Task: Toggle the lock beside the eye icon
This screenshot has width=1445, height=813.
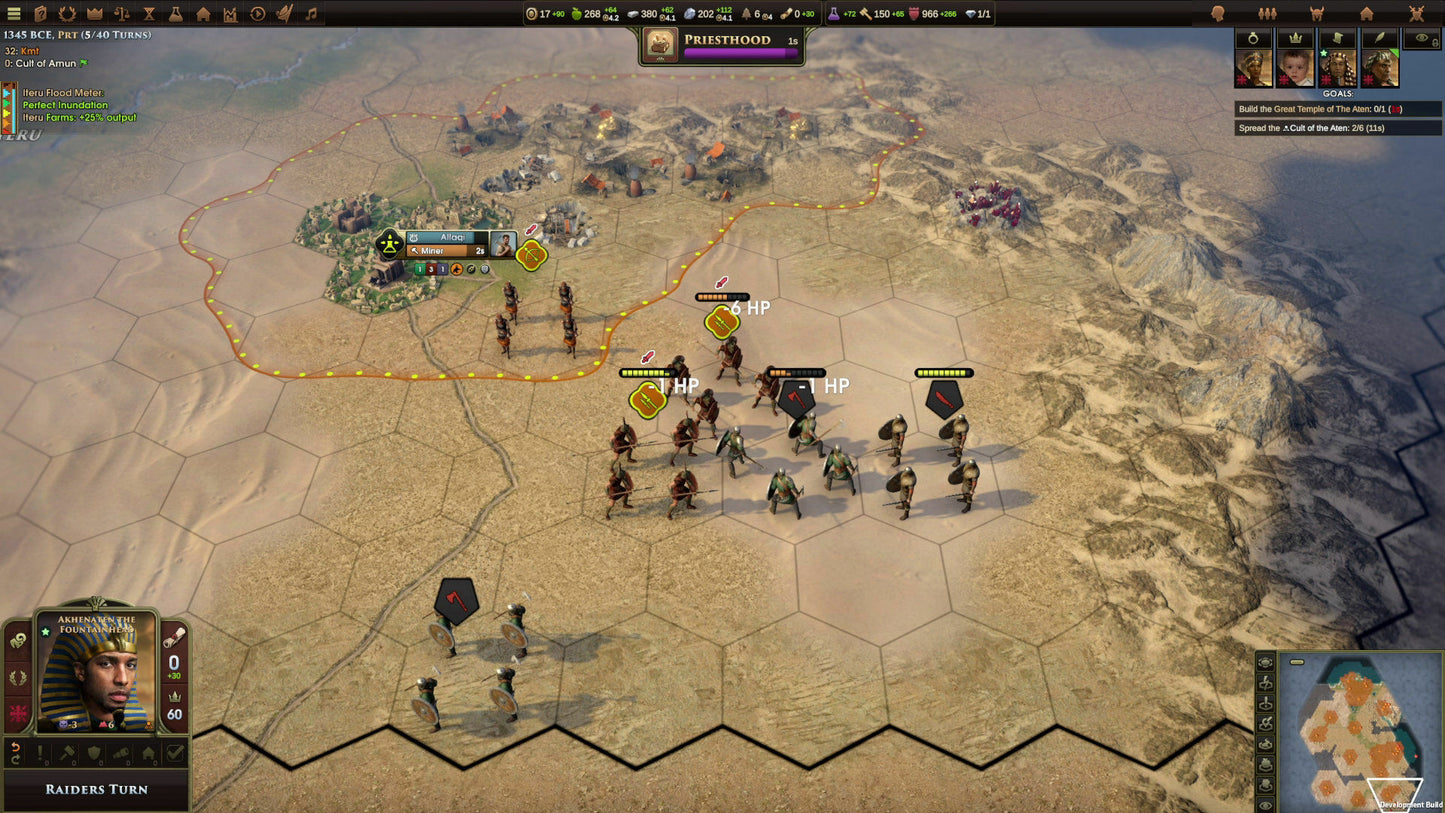Action: coord(1436,43)
